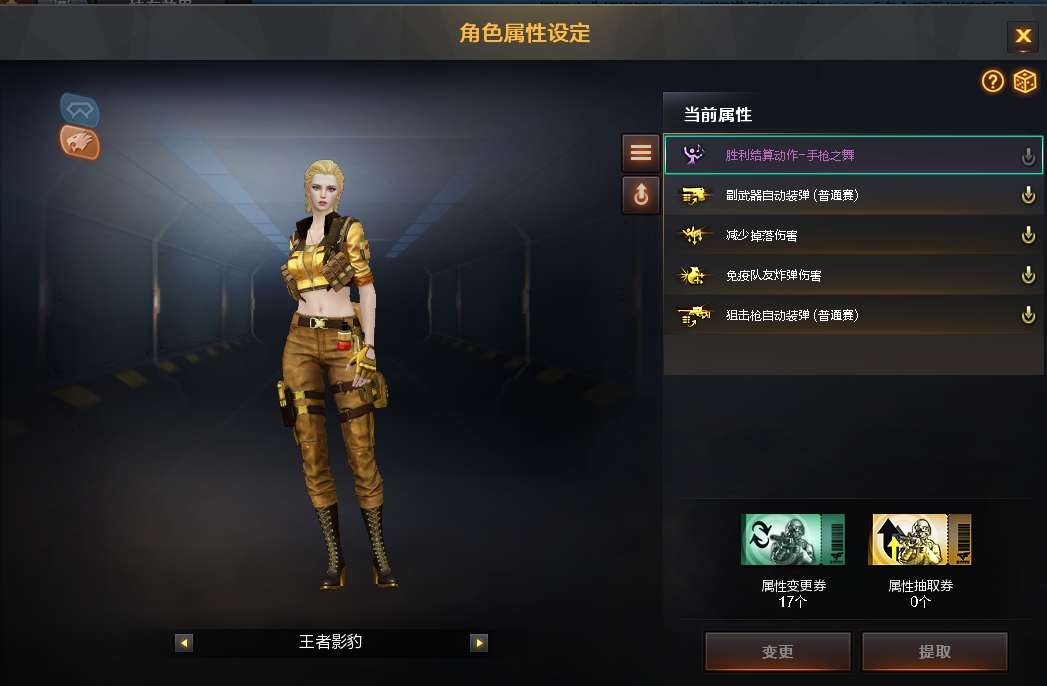Click the download arrow on 减少掉落伤害 row
The image size is (1047, 686).
(1027, 235)
